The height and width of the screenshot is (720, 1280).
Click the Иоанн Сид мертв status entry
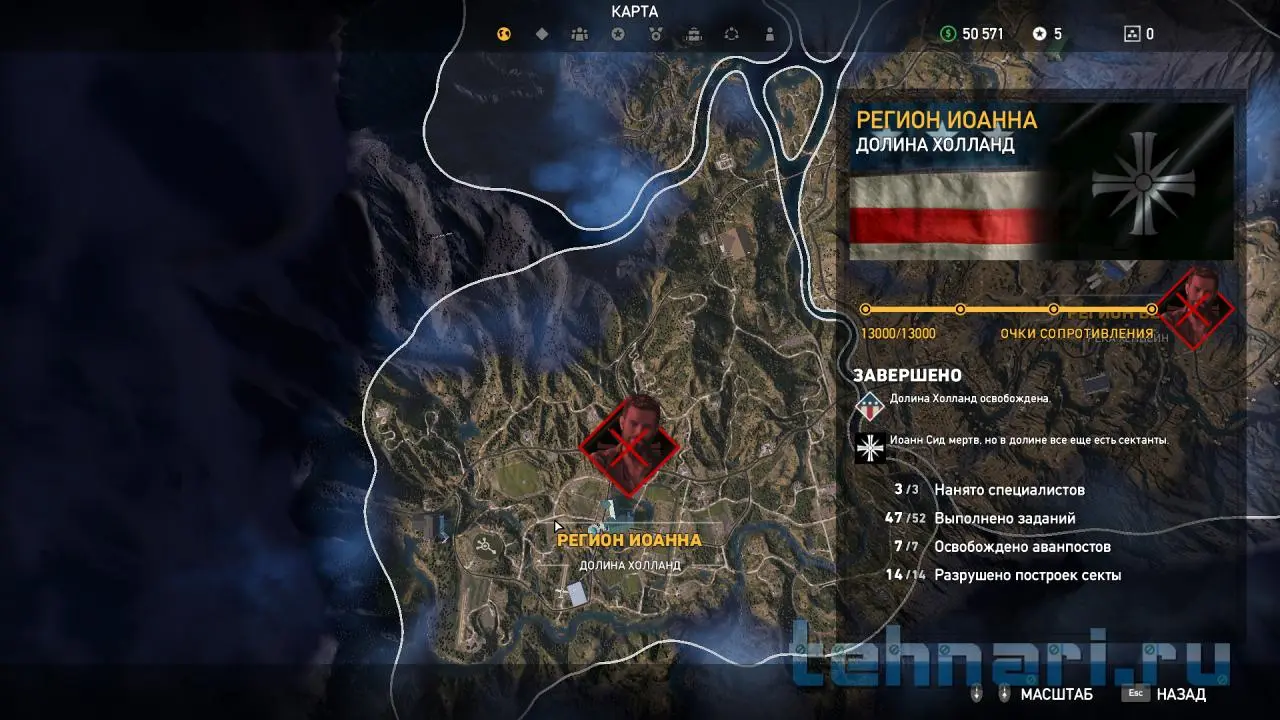coord(1028,440)
